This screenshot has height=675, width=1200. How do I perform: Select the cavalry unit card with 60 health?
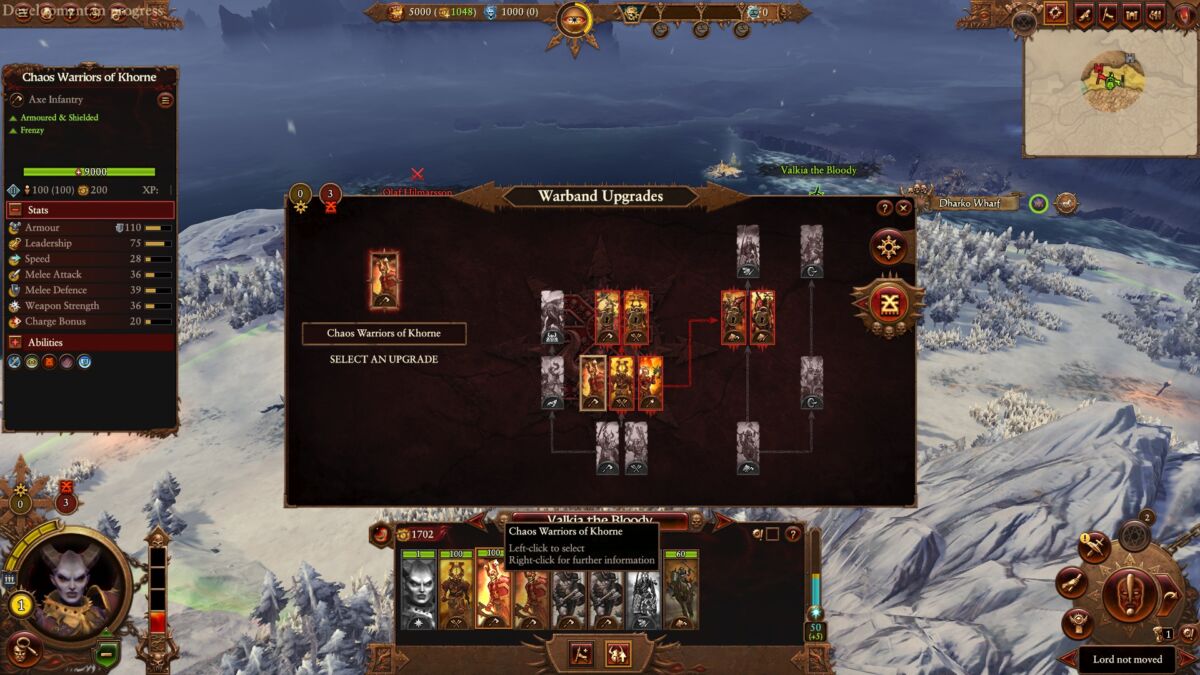(681, 592)
